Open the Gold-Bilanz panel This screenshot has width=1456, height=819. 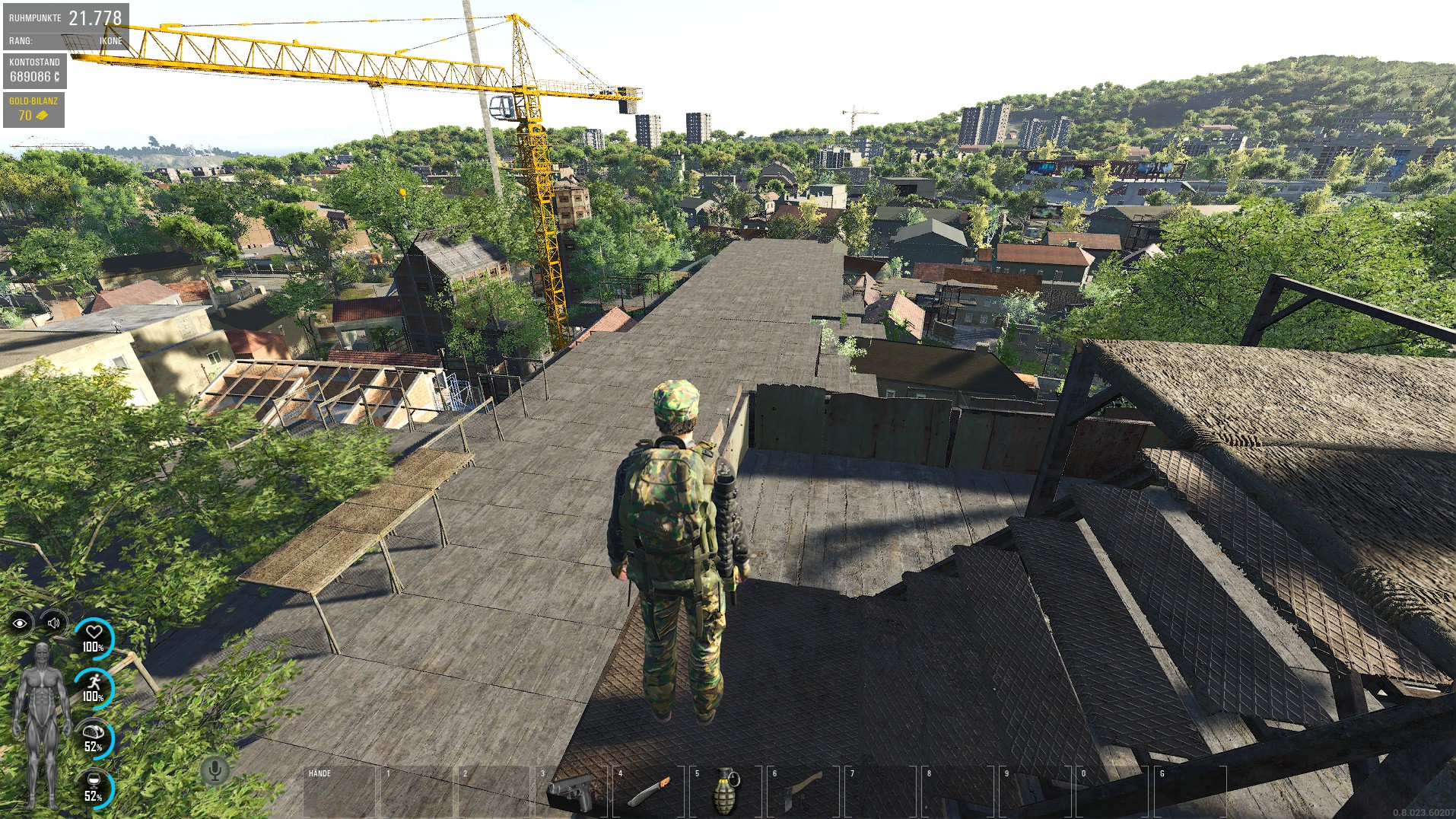point(33,110)
